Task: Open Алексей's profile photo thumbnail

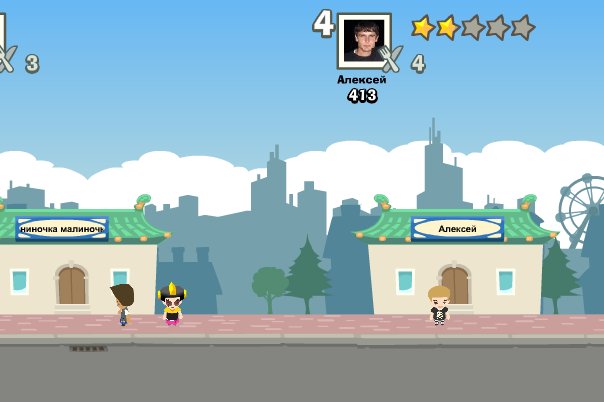Action: 362,40
